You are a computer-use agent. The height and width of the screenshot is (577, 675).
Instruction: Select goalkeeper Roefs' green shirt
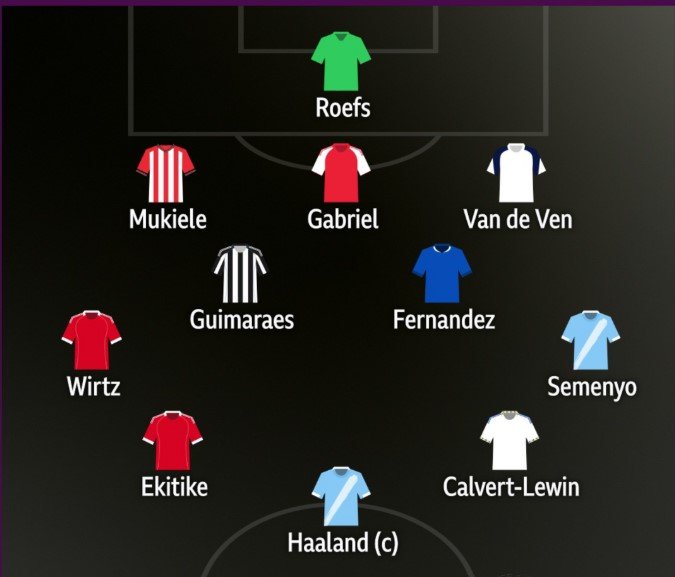point(342,62)
